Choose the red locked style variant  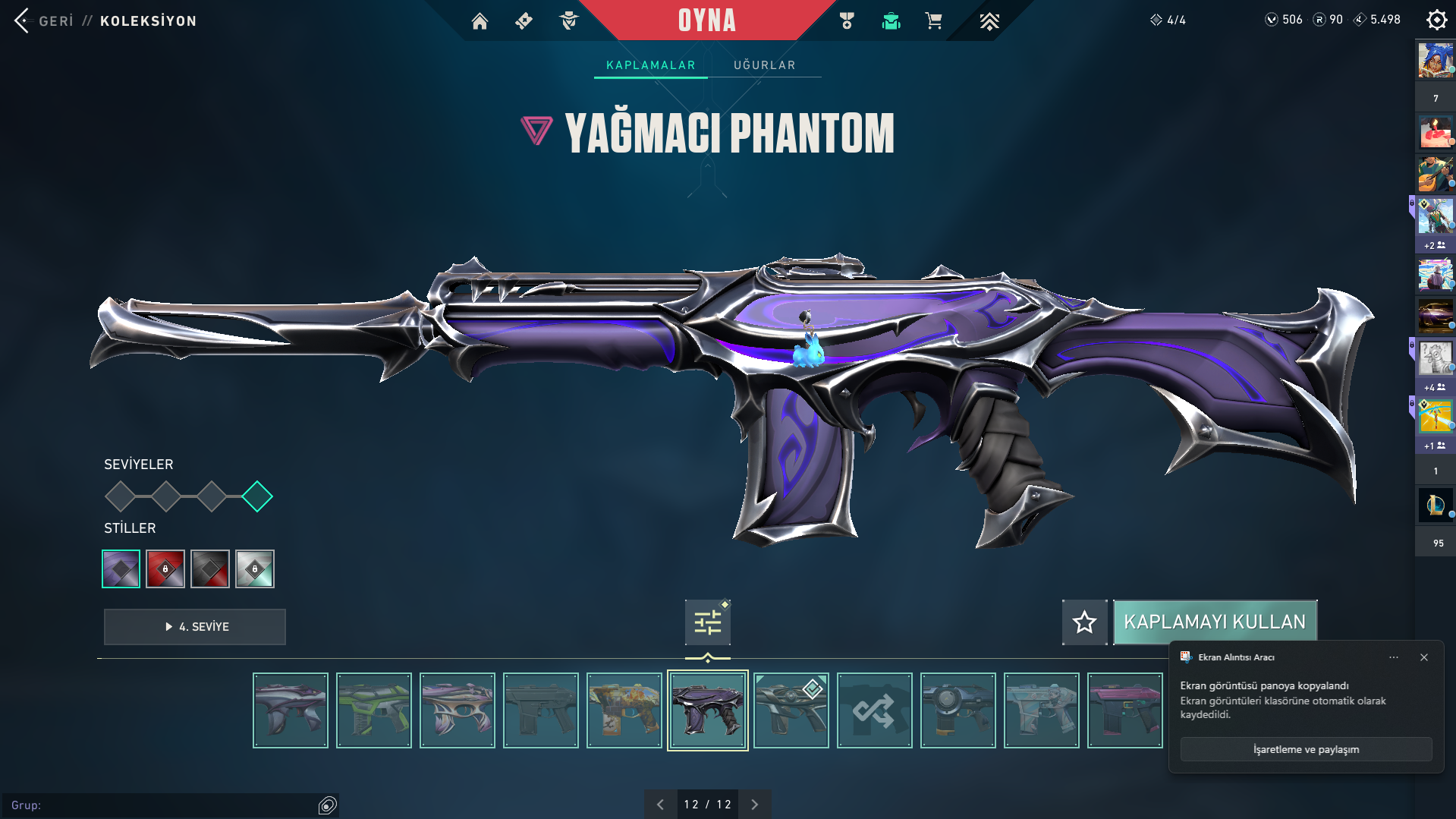click(165, 569)
